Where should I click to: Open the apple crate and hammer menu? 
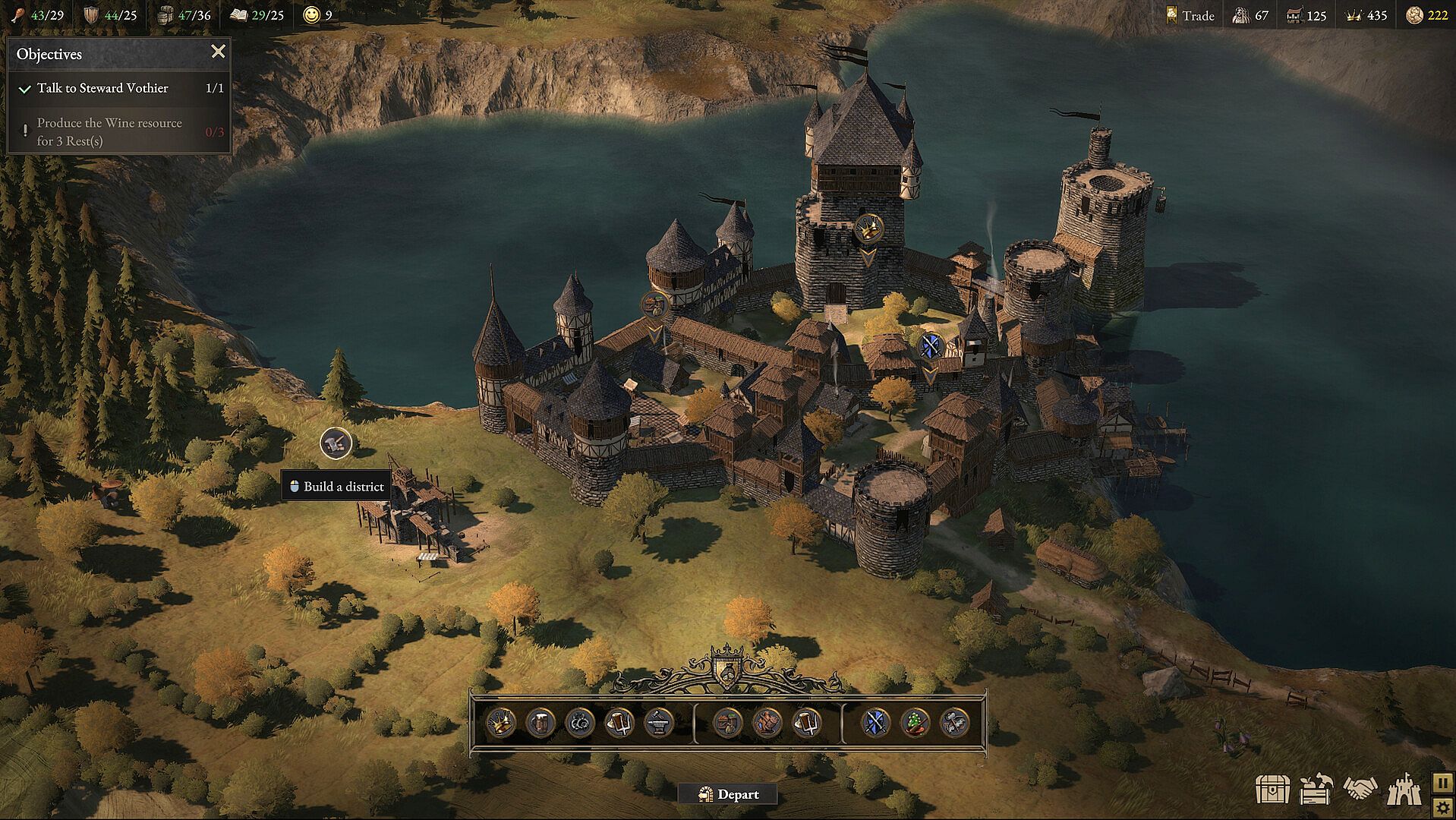coord(1316,790)
